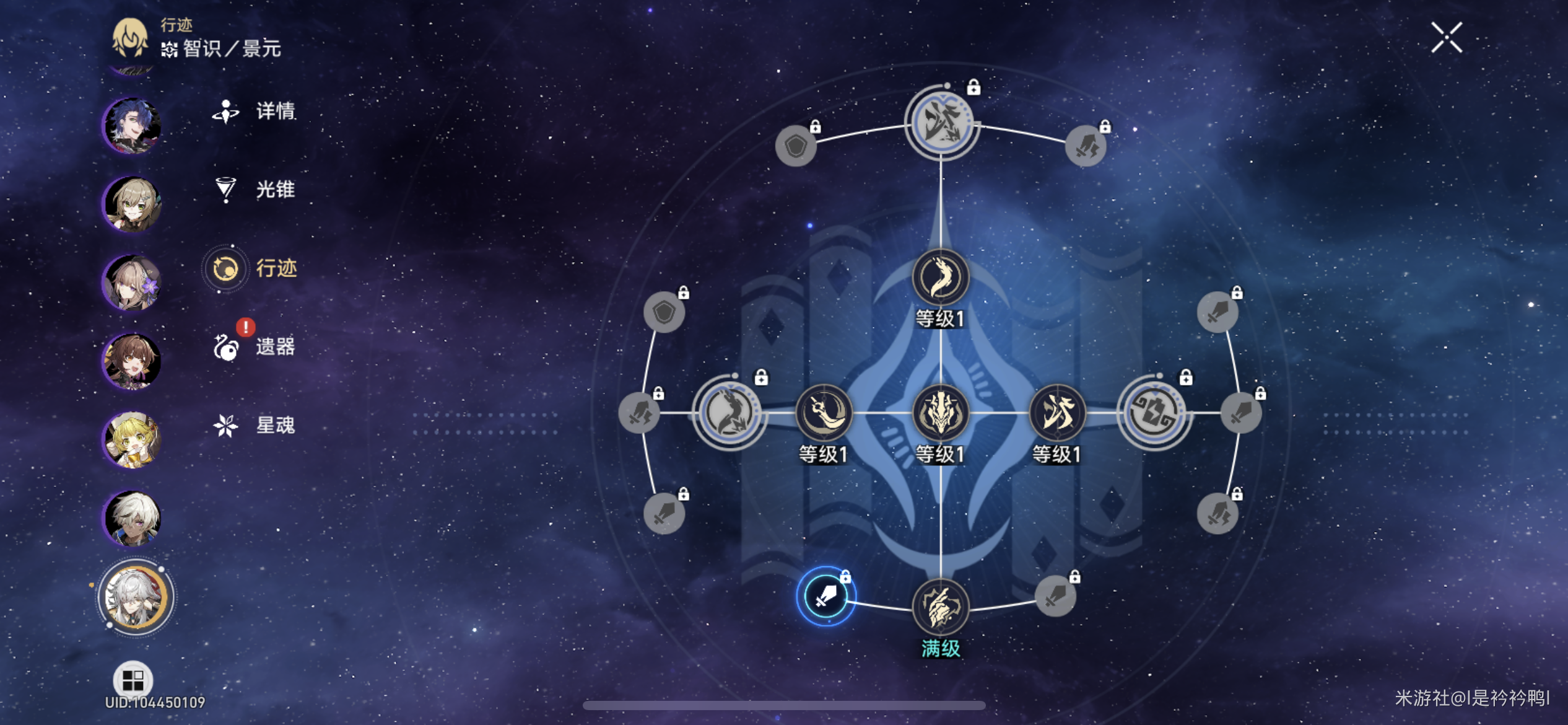The image size is (1568, 725).
Task: Select the ultimate node above the center
Action: (940, 278)
